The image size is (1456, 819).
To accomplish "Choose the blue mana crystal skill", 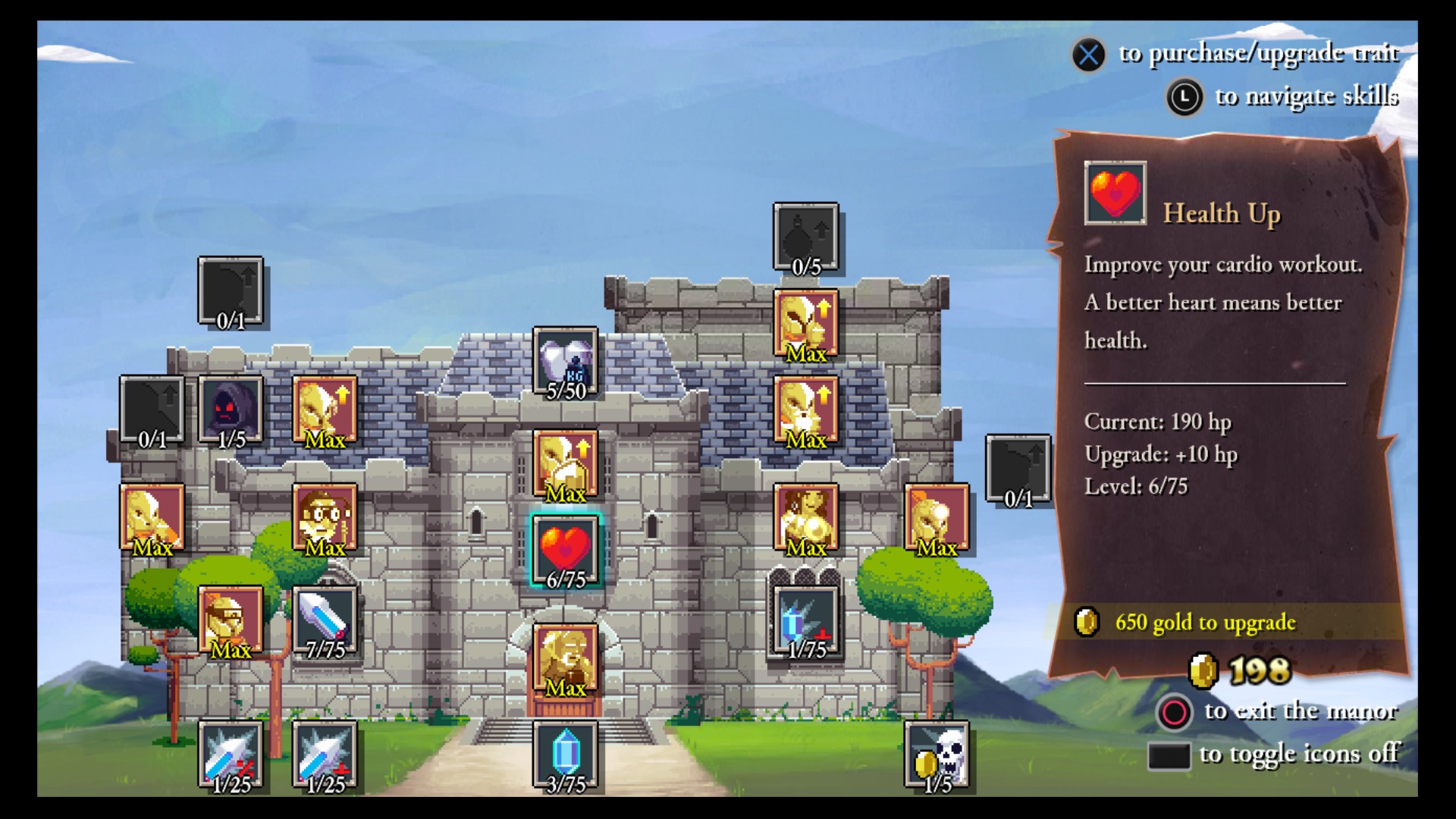I will tap(565, 755).
